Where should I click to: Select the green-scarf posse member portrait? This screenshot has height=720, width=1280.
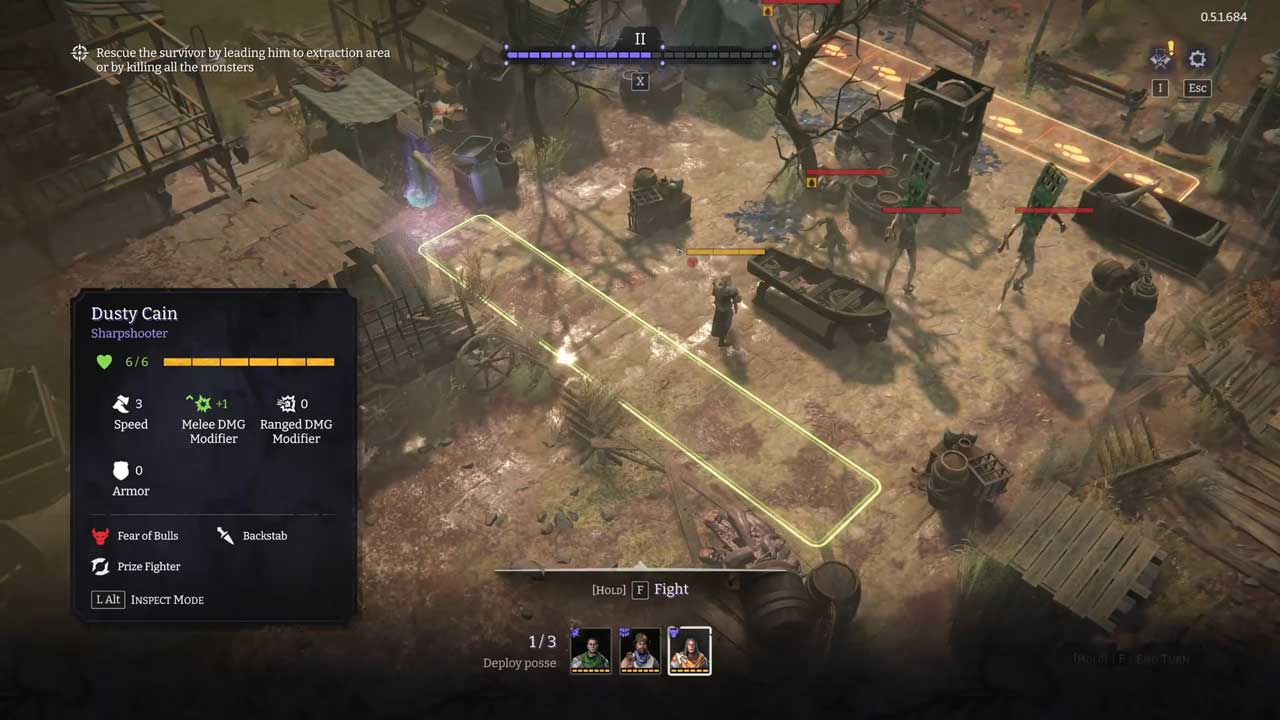point(590,650)
